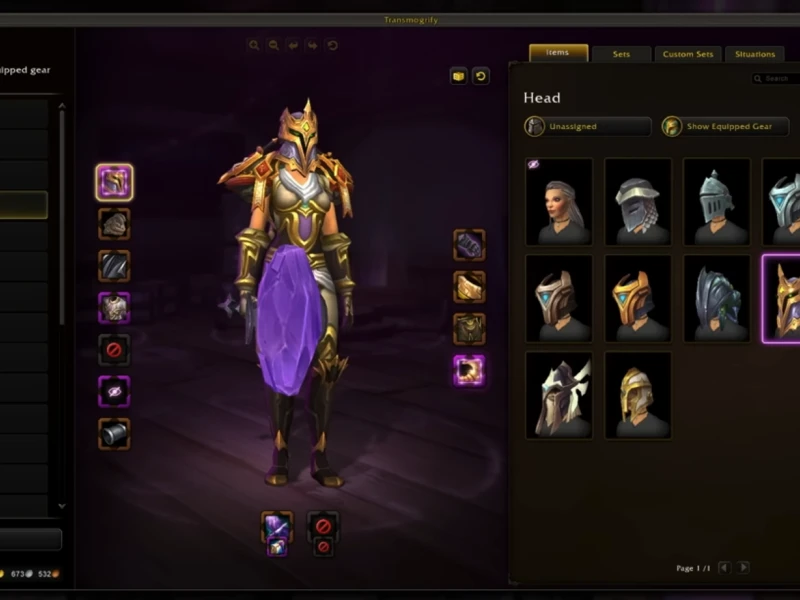Select the plain golden helm appearance
The width and height of the screenshot is (800, 600).
[638, 395]
